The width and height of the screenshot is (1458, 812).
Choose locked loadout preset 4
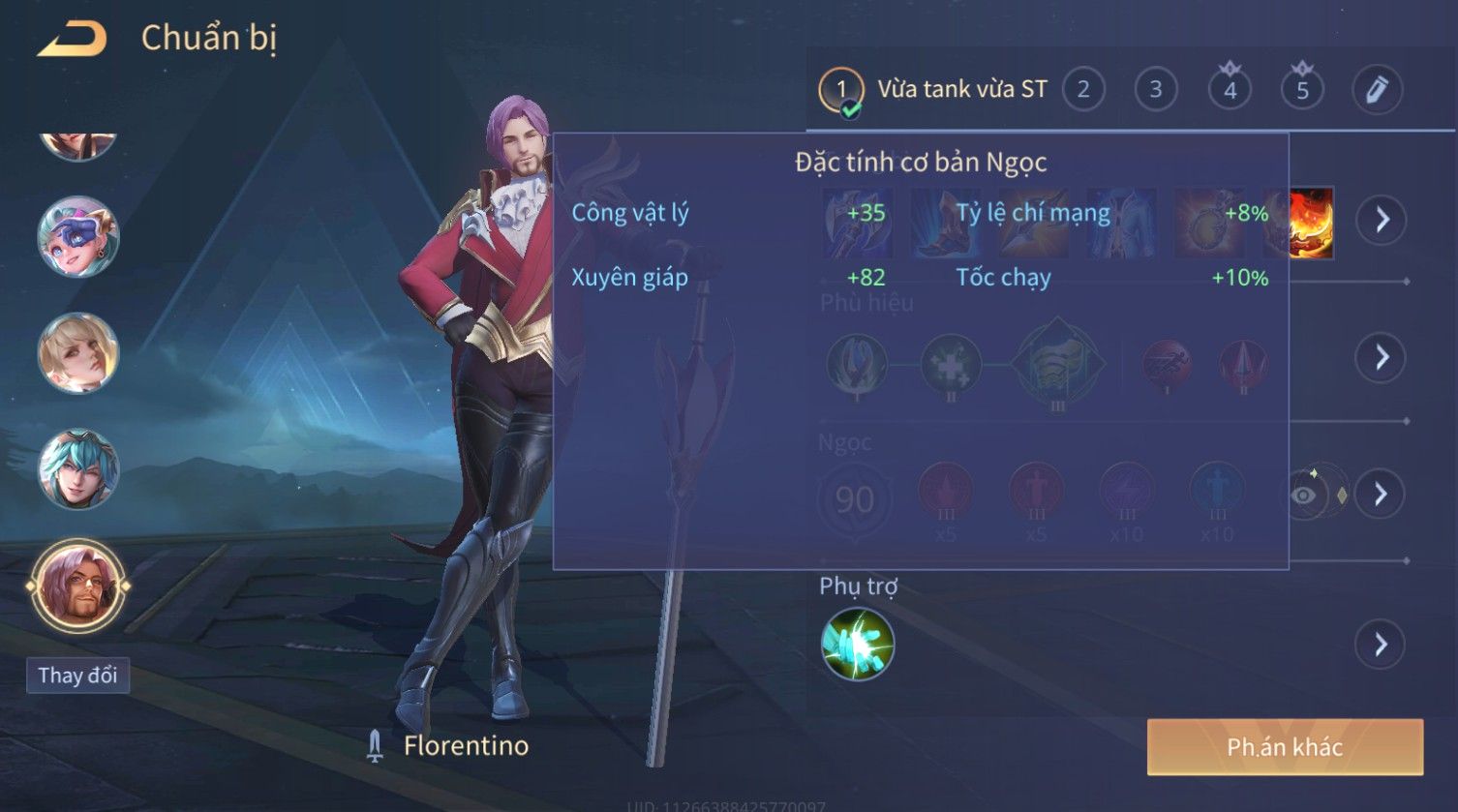pyautogui.click(x=1230, y=90)
